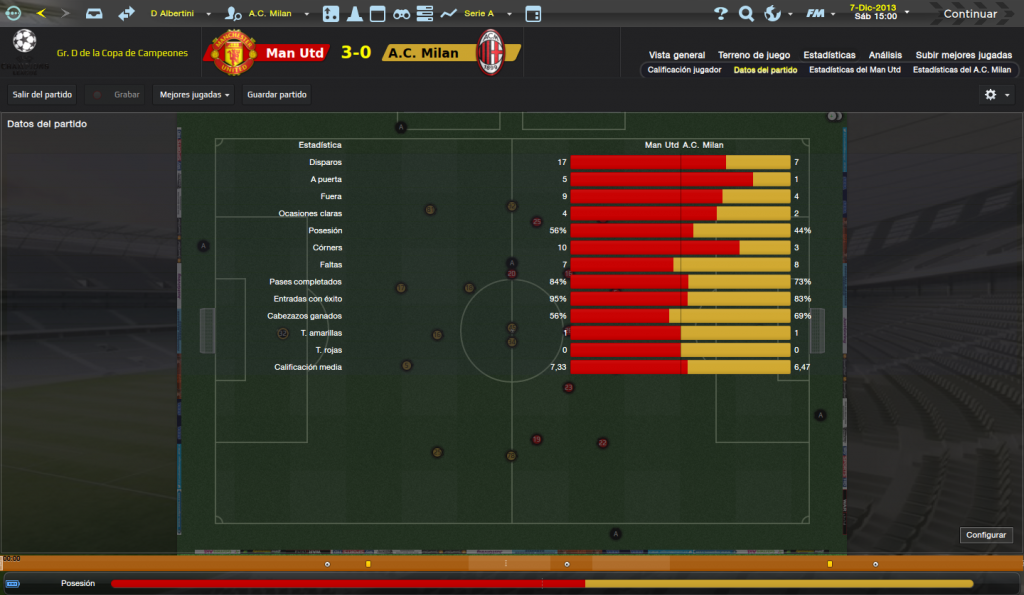
Task: Open the Serie A competition menu
Action: click(x=487, y=14)
